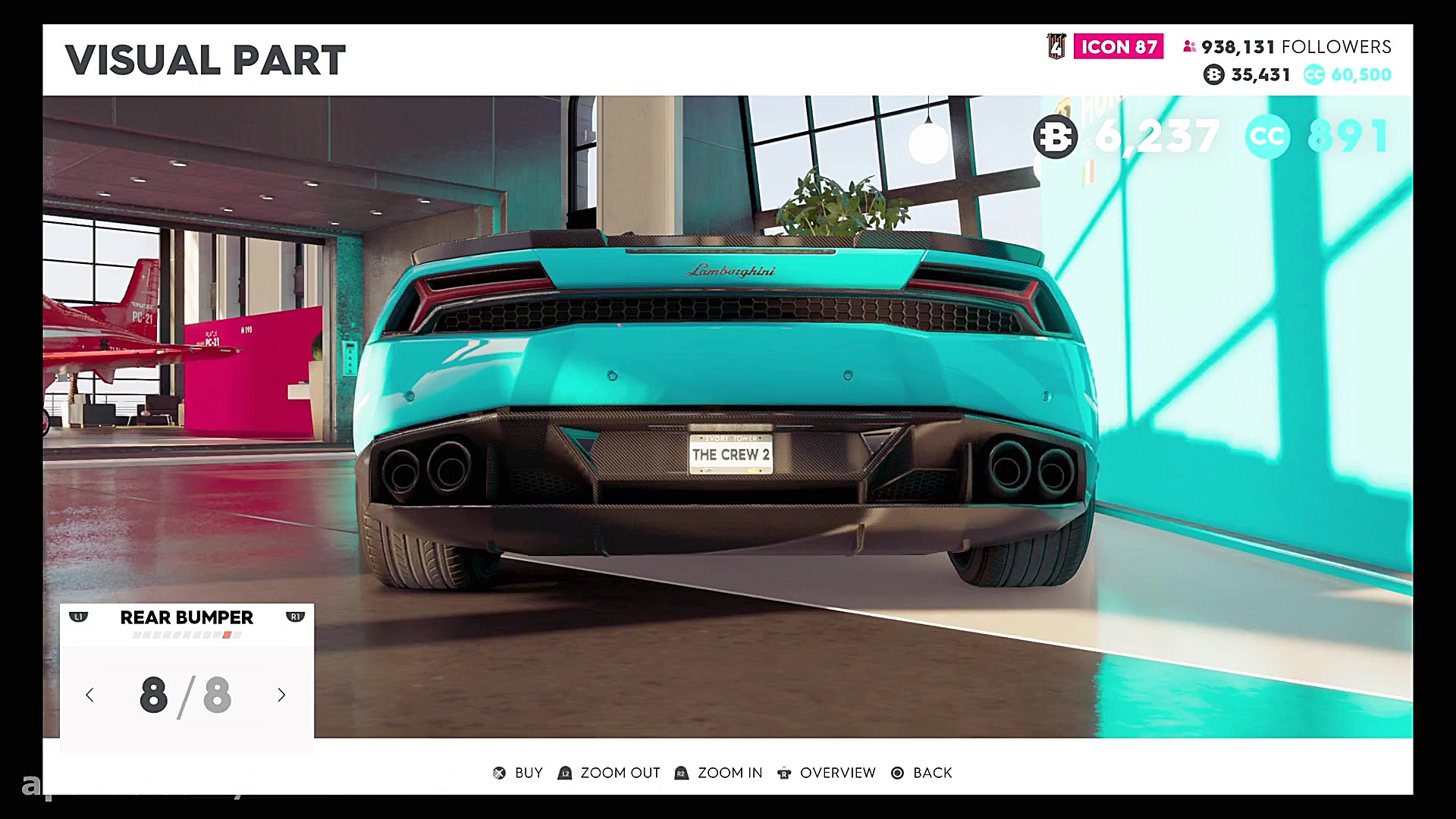
Task: Choose Zoom Out in the bottom bar
Action: coord(610,773)
